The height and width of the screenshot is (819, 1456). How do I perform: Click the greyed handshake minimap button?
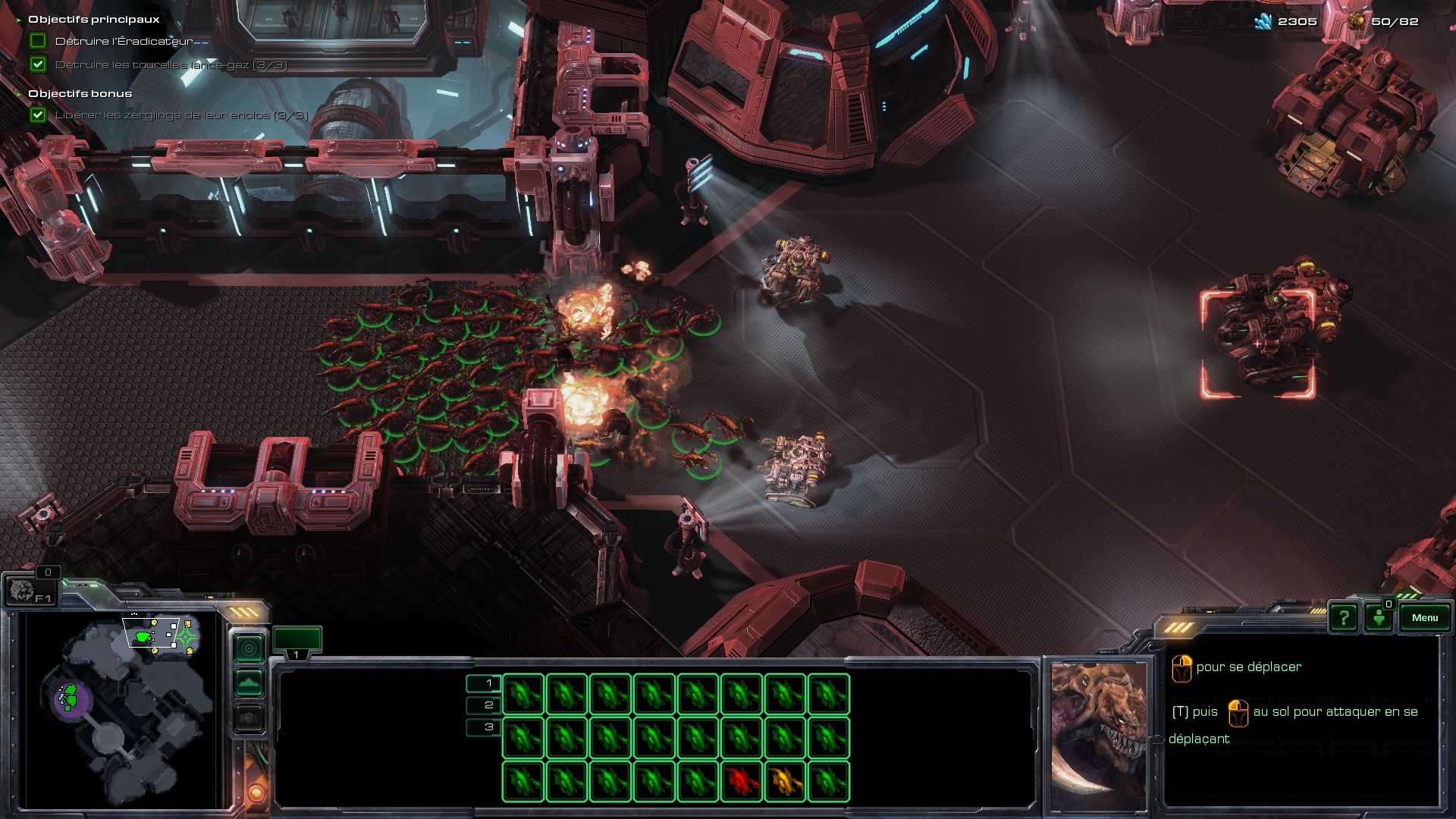click(x=249, y=717)
